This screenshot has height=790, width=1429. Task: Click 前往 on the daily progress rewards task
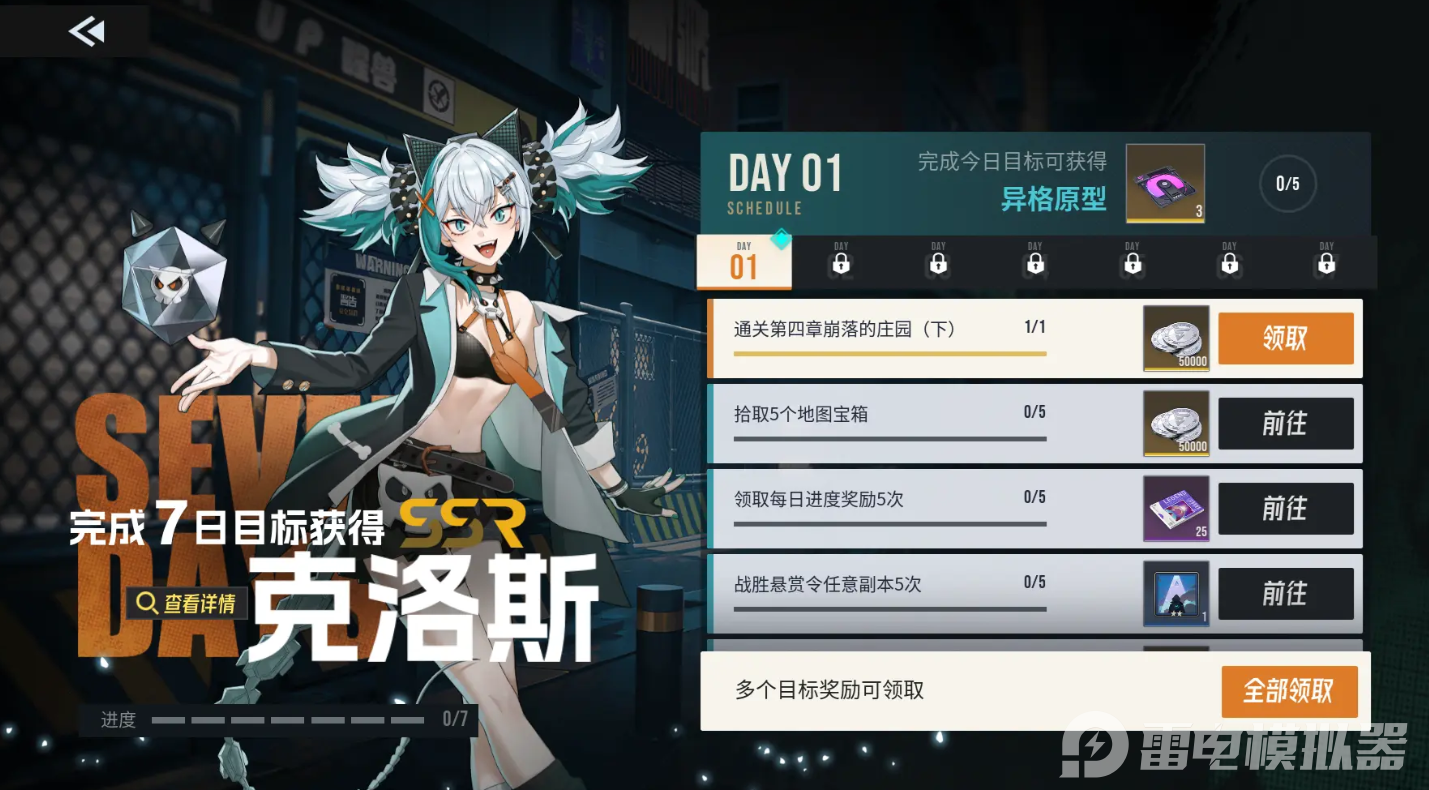pyautogui.click(x=1286, y=508)
